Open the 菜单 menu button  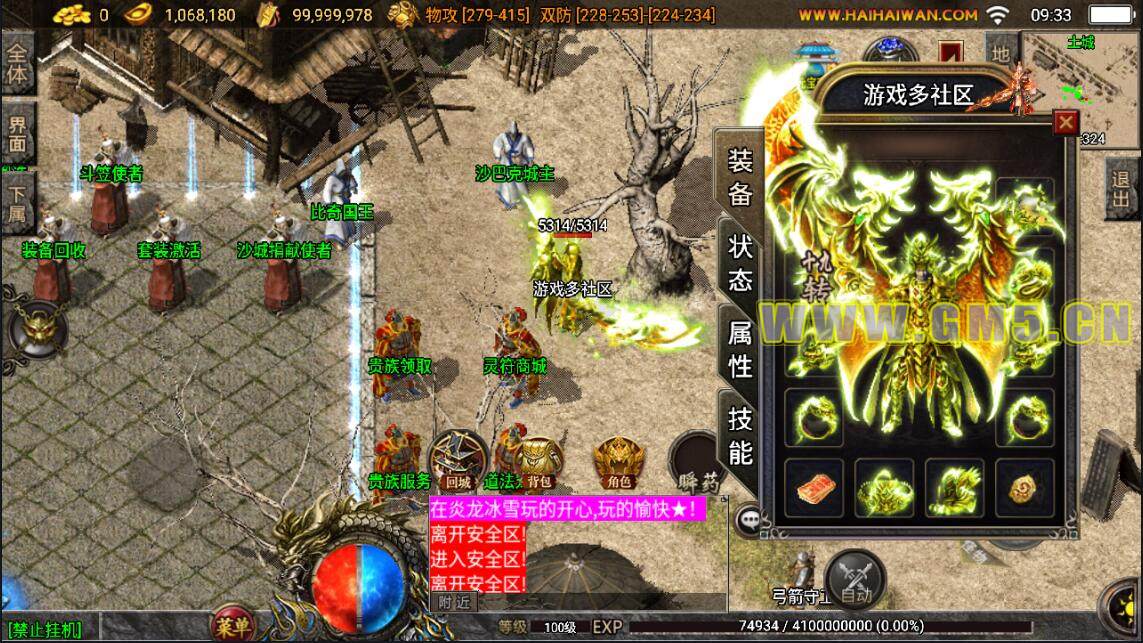(x=233, y=627)
